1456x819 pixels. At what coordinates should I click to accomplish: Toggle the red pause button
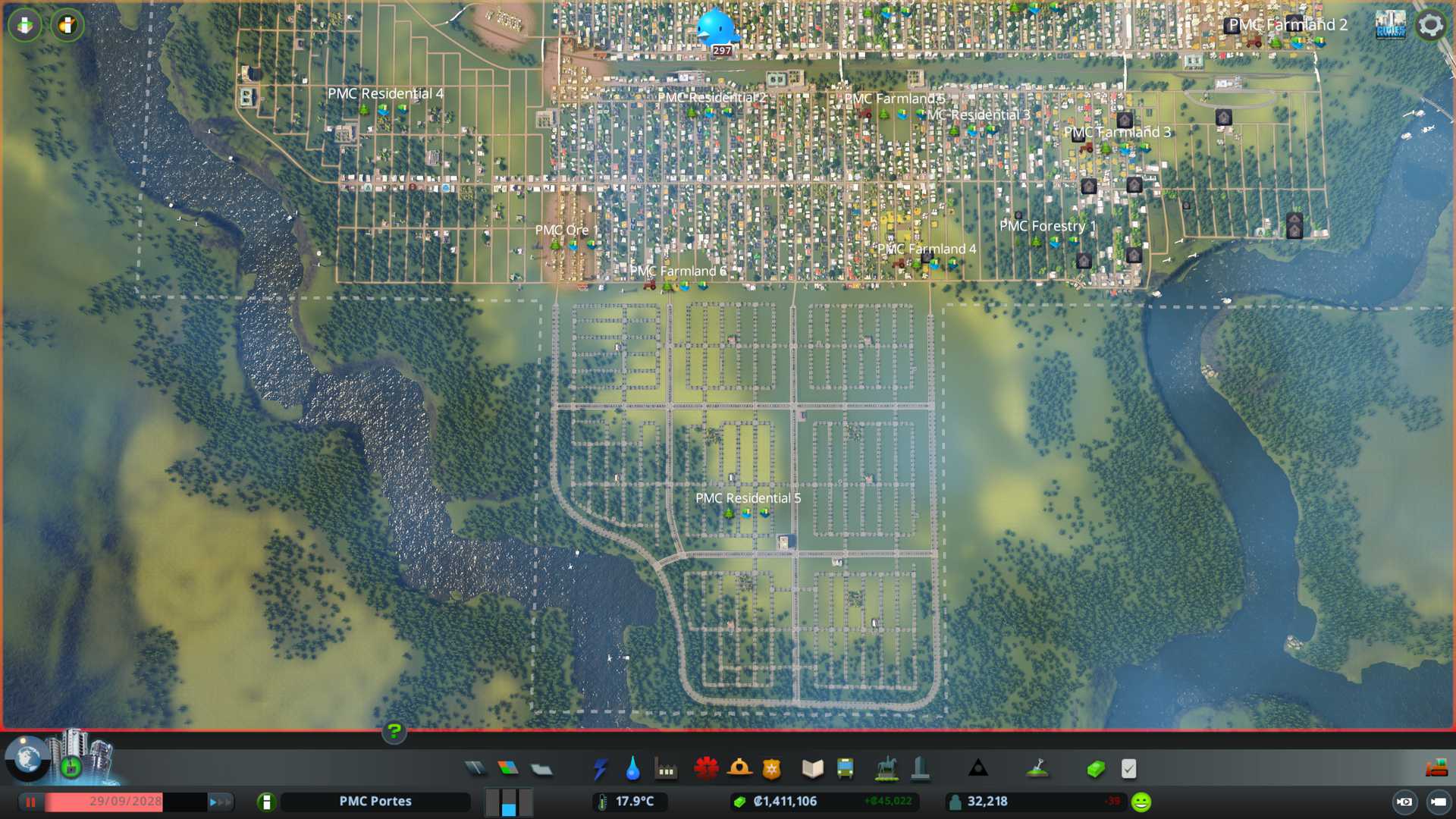coord(30,802)
